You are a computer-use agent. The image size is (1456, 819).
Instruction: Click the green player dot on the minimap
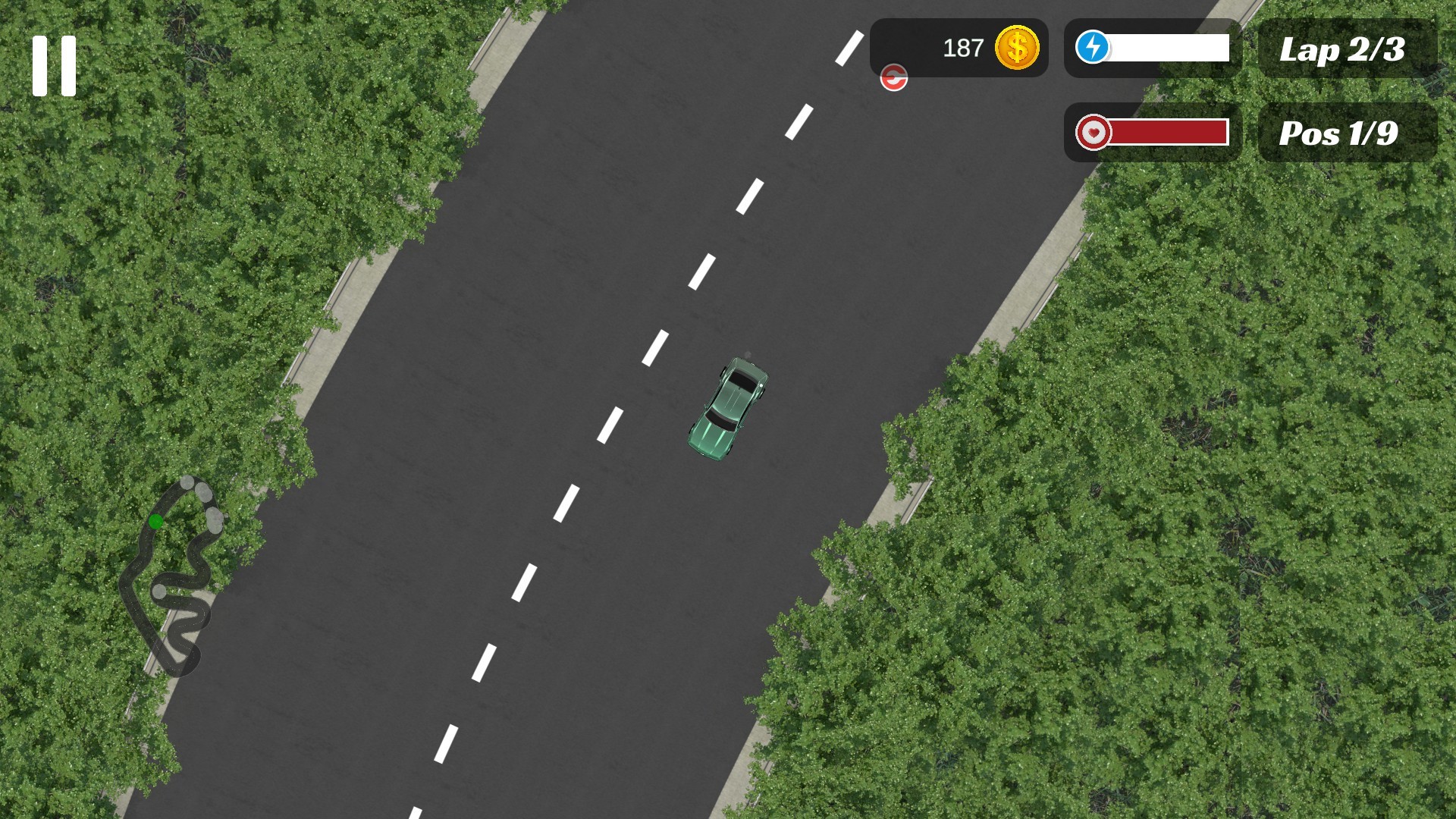click(x=157, y=521)
